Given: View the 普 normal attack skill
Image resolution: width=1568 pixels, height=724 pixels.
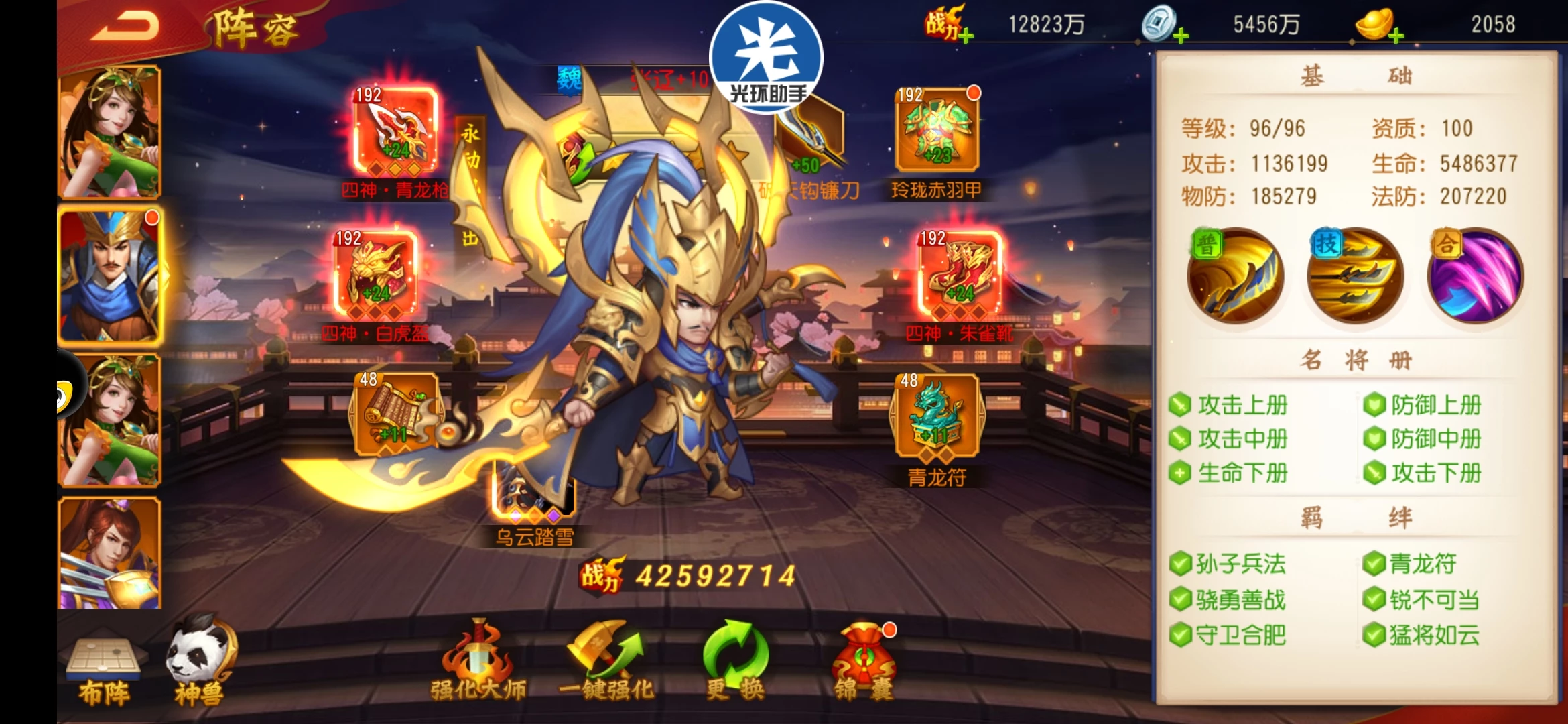Looking at the screenshot, I should tap(1235, 276).
